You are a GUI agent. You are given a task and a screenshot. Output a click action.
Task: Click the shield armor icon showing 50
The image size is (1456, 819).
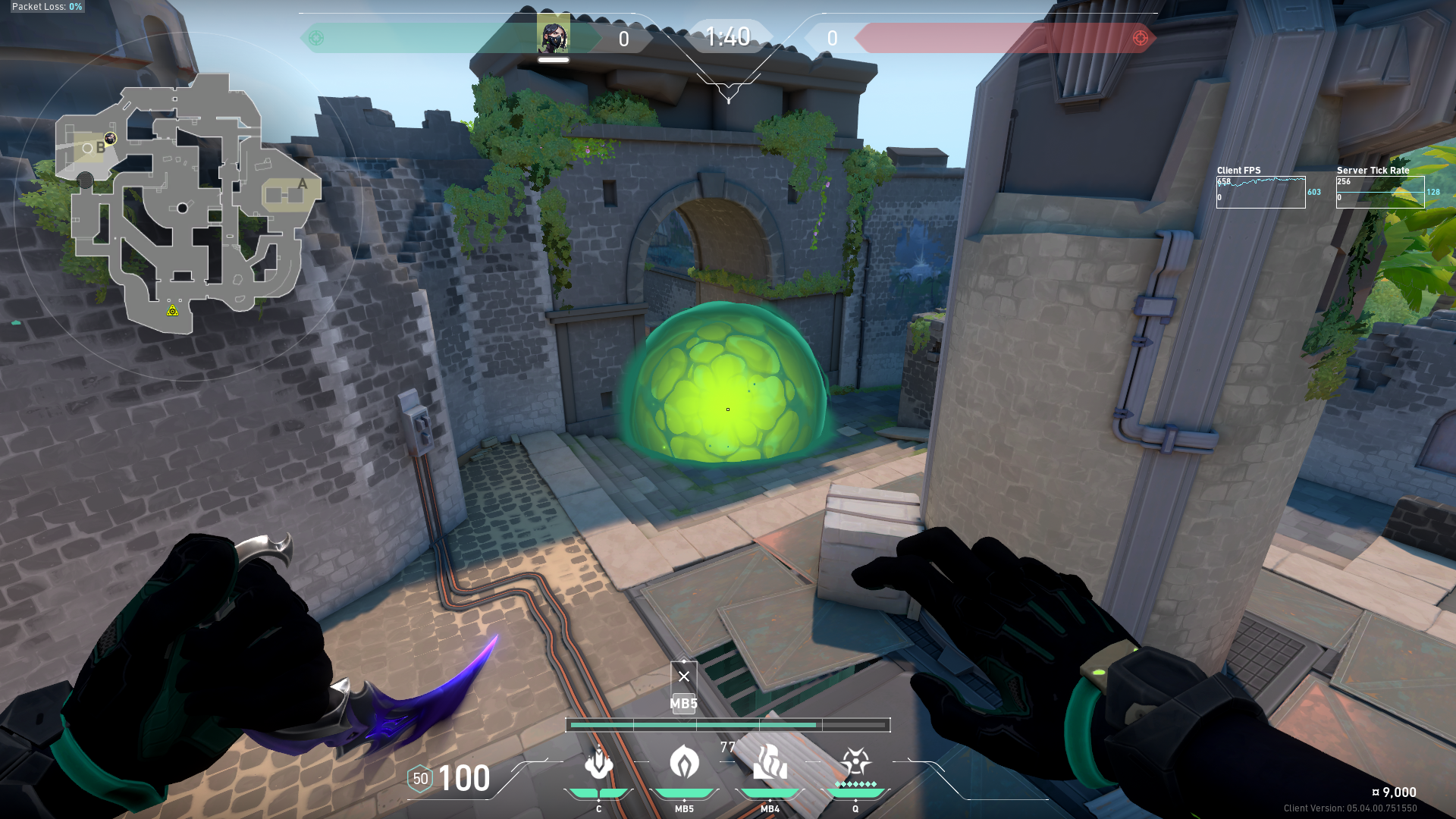click(x=420, y=779)
